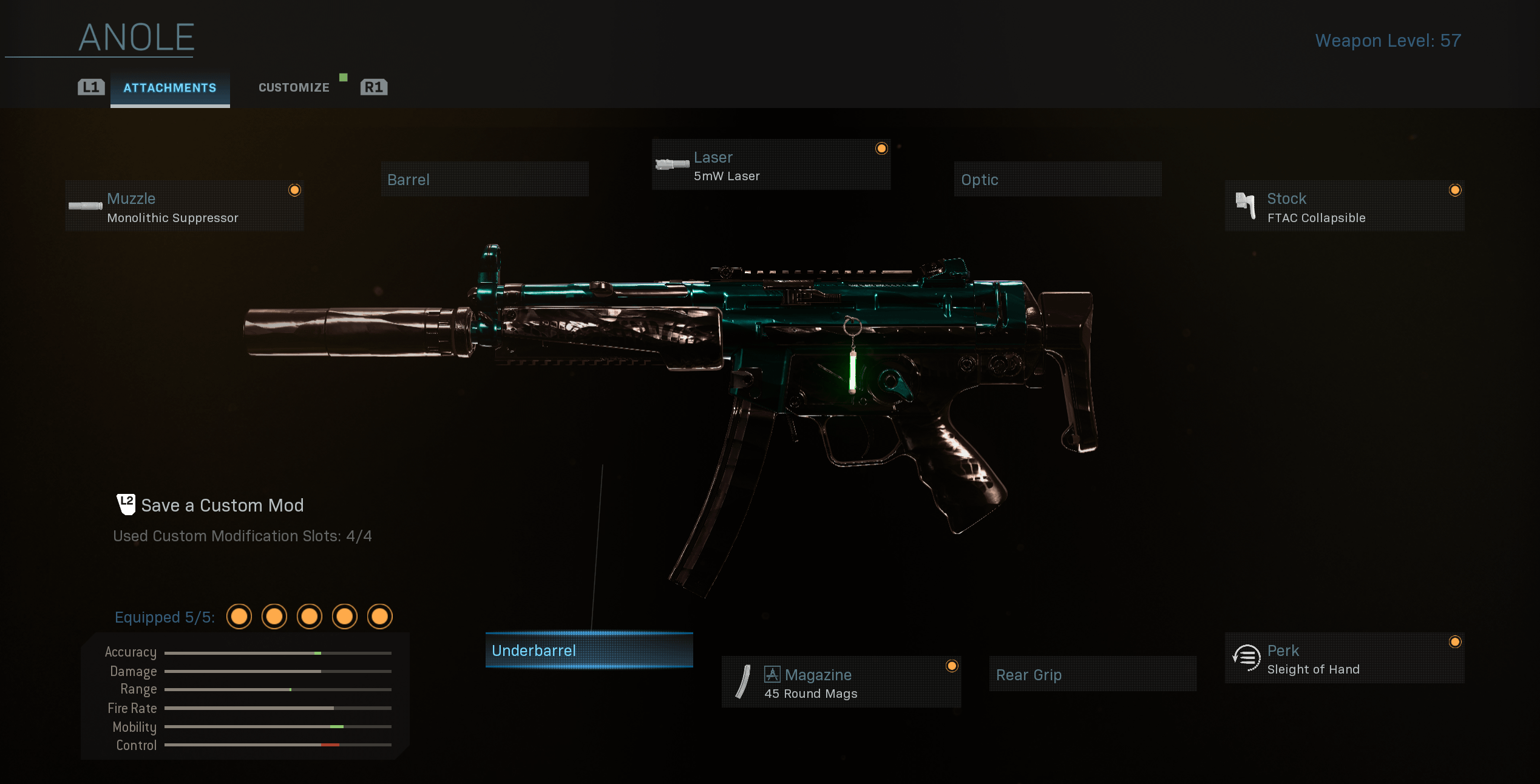The height and width of the screenshot is (784, 1540).
Task: Open the Perk Sleight of Hand slot
Action: coord(1344,659)
